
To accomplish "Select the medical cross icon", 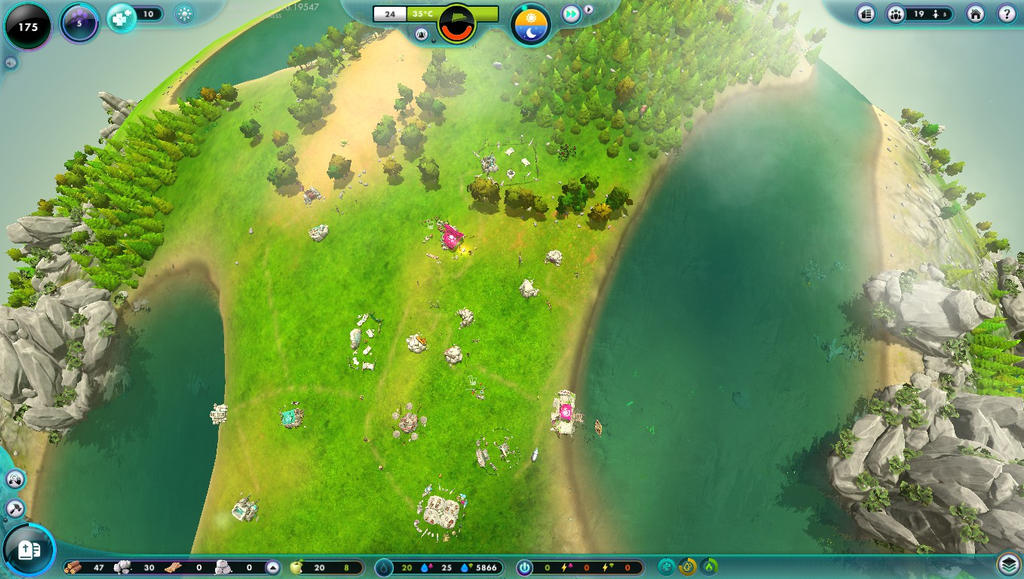I will pyautogui.click(x=121, y=15).
